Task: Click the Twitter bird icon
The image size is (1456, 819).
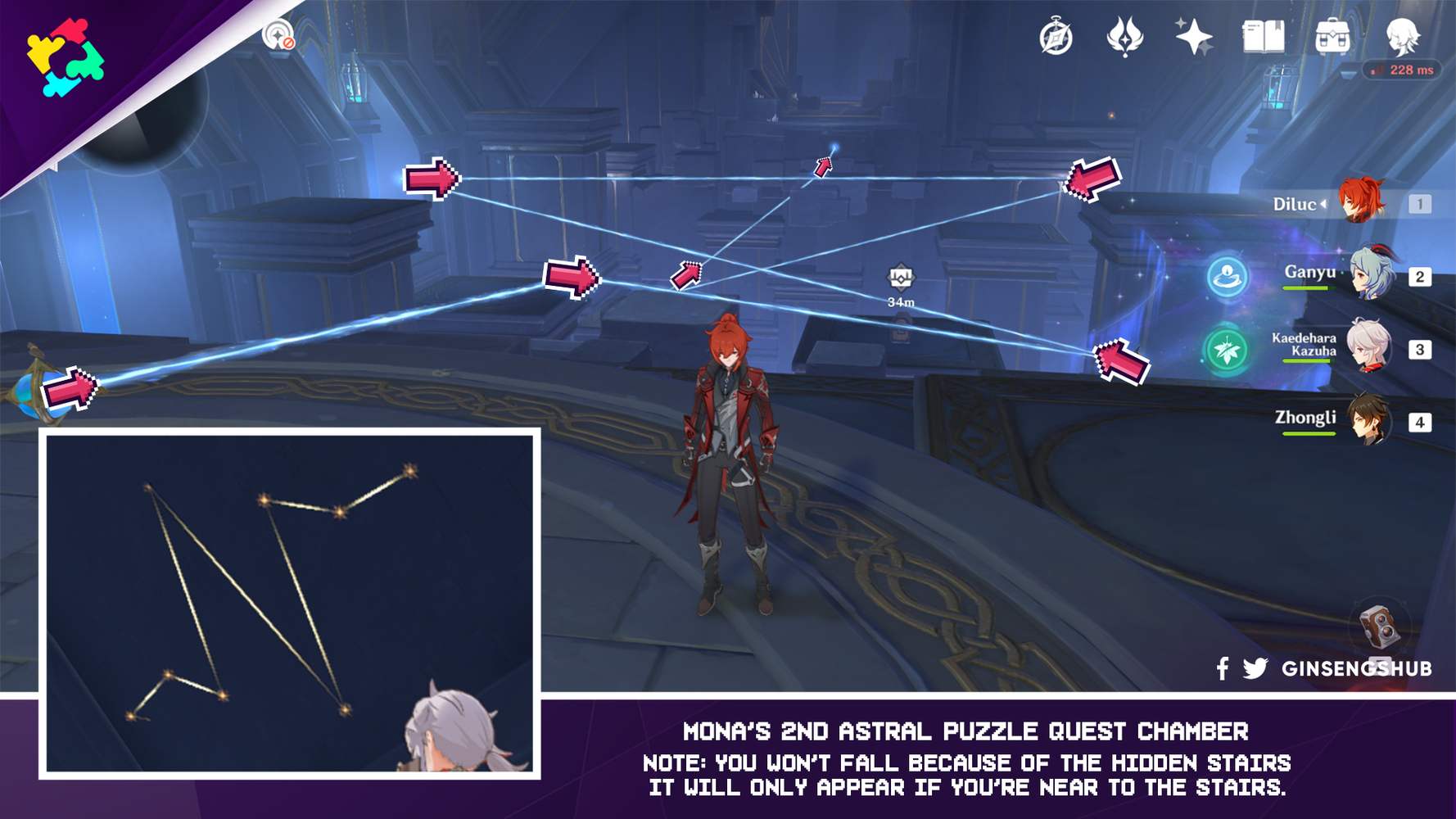Action: click(1257, 668)
